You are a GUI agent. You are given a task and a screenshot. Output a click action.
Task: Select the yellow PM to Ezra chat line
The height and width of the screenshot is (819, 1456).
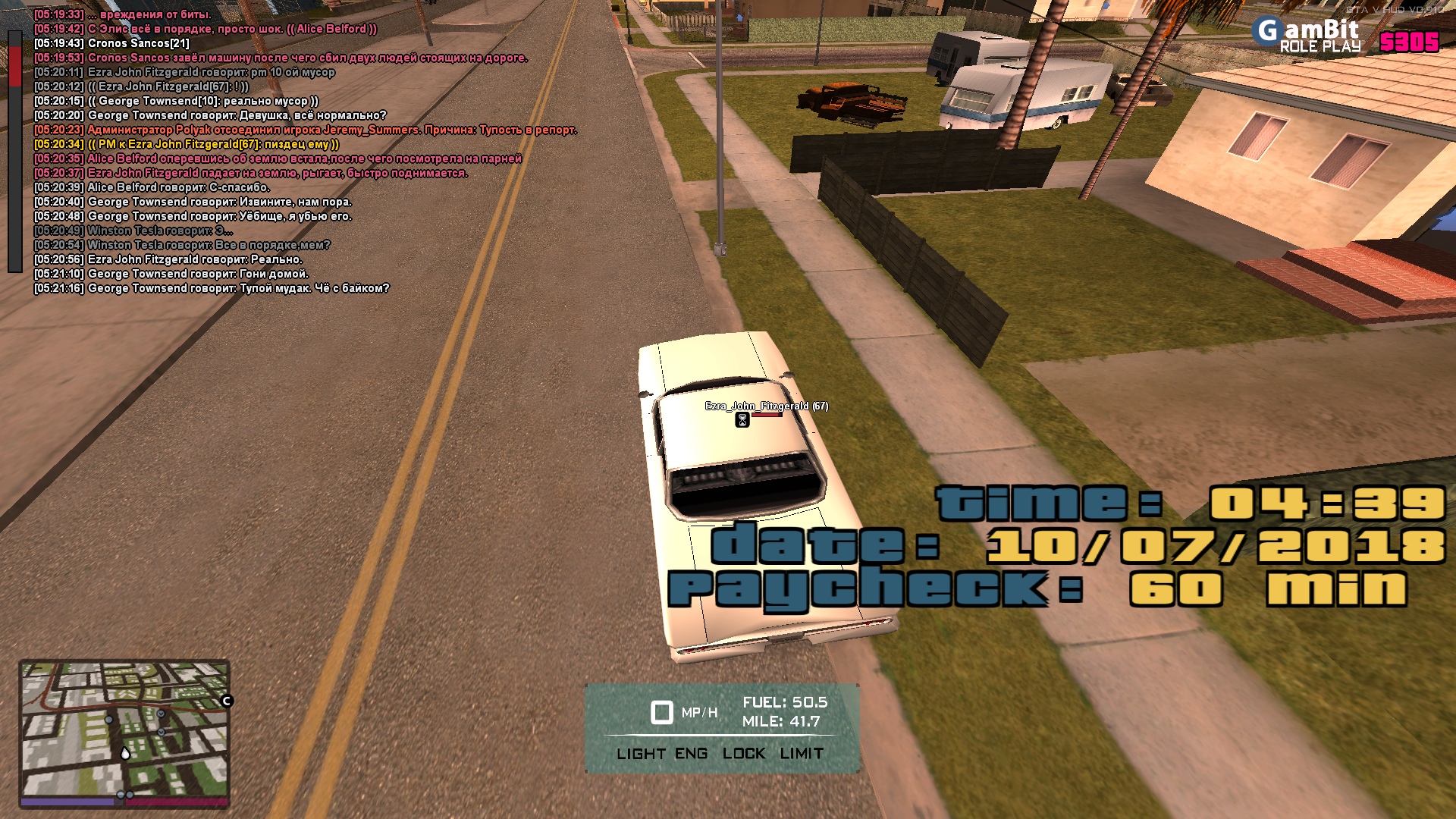pos(187,144)
